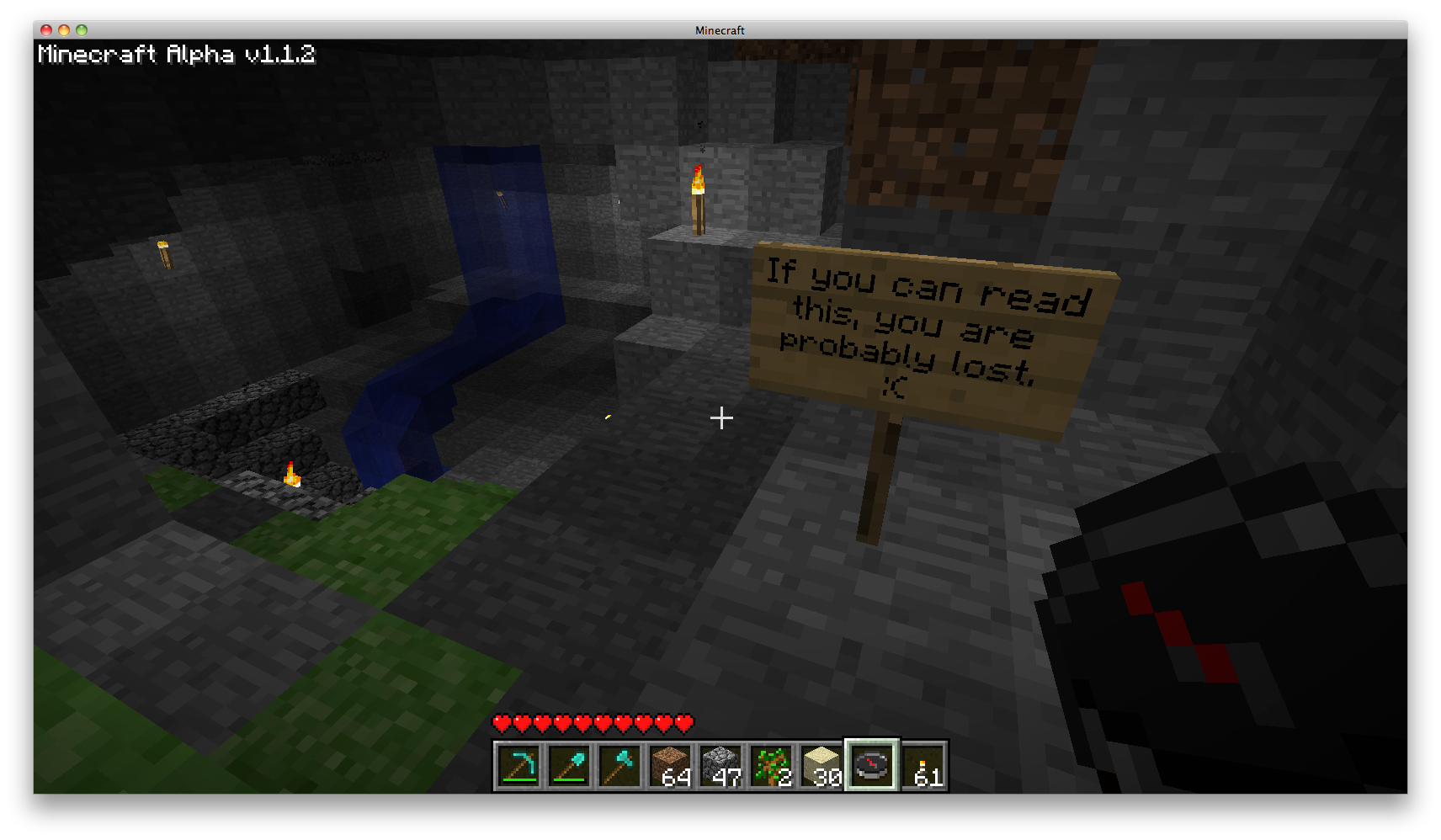Viewport: 1441px width, 840px height.
Task: Select the torch stack of 61
Action: 923,766
